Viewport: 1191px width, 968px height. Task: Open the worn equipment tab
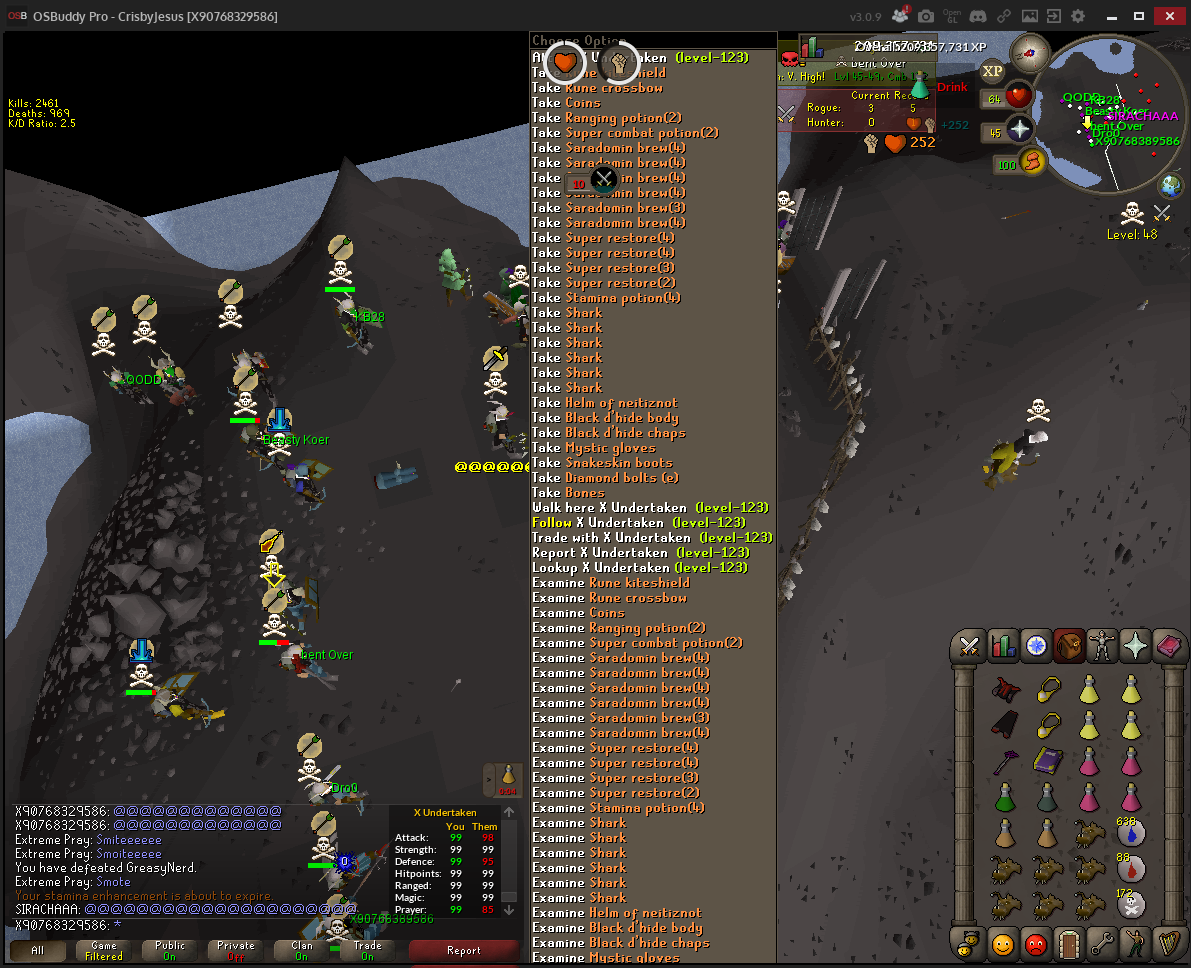pos(1102,646)
